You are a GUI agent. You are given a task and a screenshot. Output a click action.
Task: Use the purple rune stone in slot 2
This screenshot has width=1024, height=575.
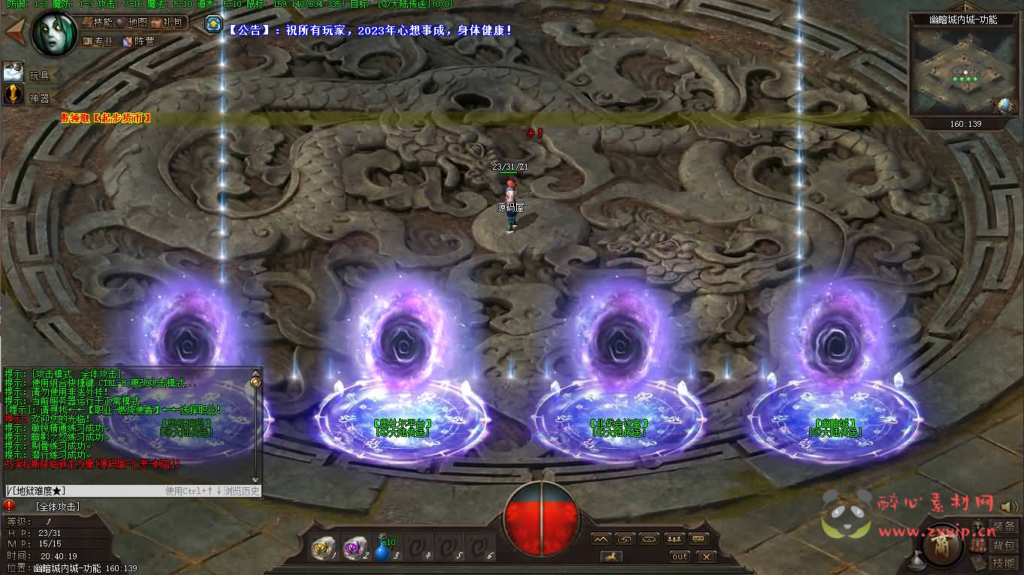coord(354,547)
